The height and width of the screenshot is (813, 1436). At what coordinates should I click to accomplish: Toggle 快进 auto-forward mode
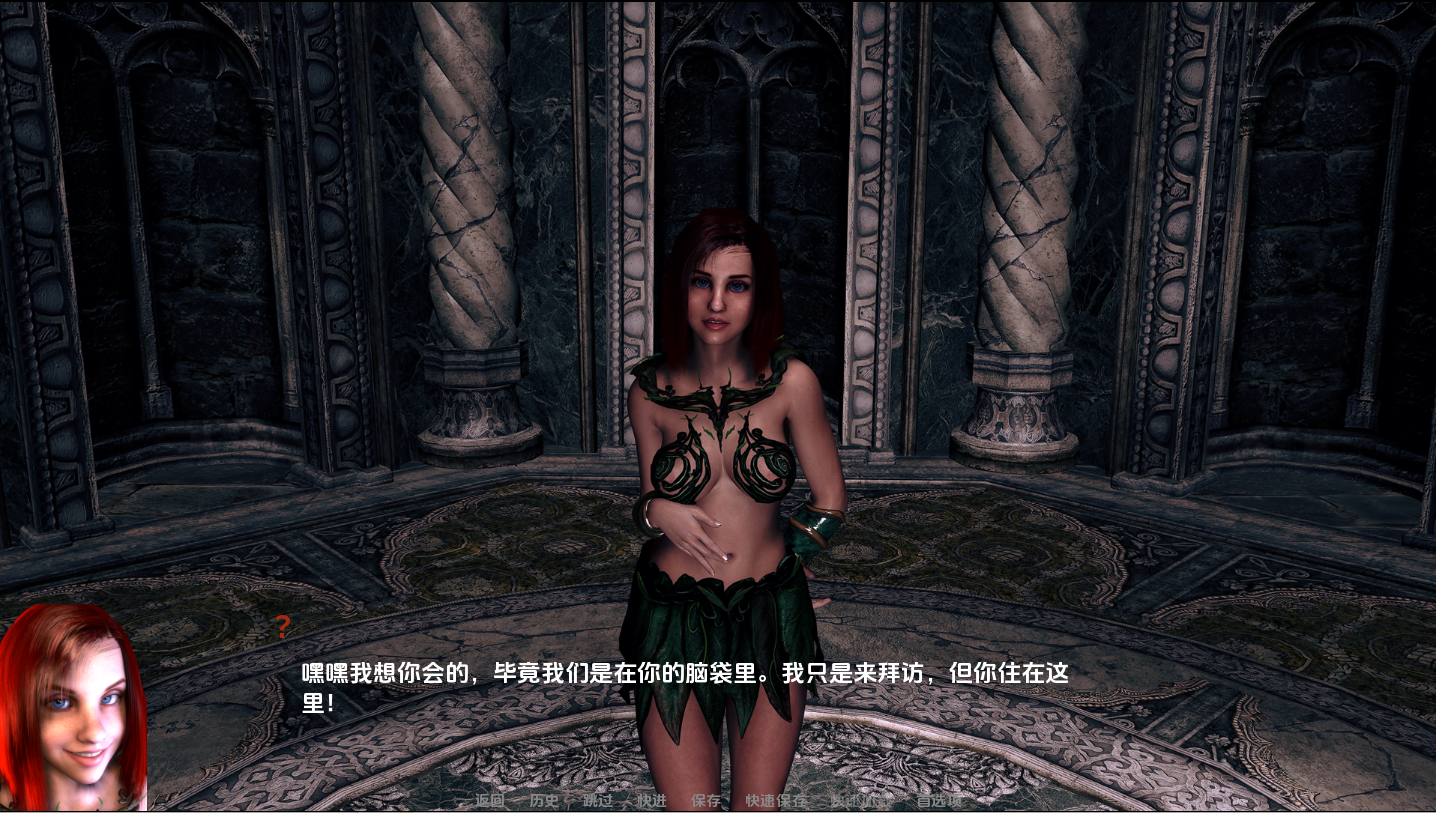pos(652,800)
